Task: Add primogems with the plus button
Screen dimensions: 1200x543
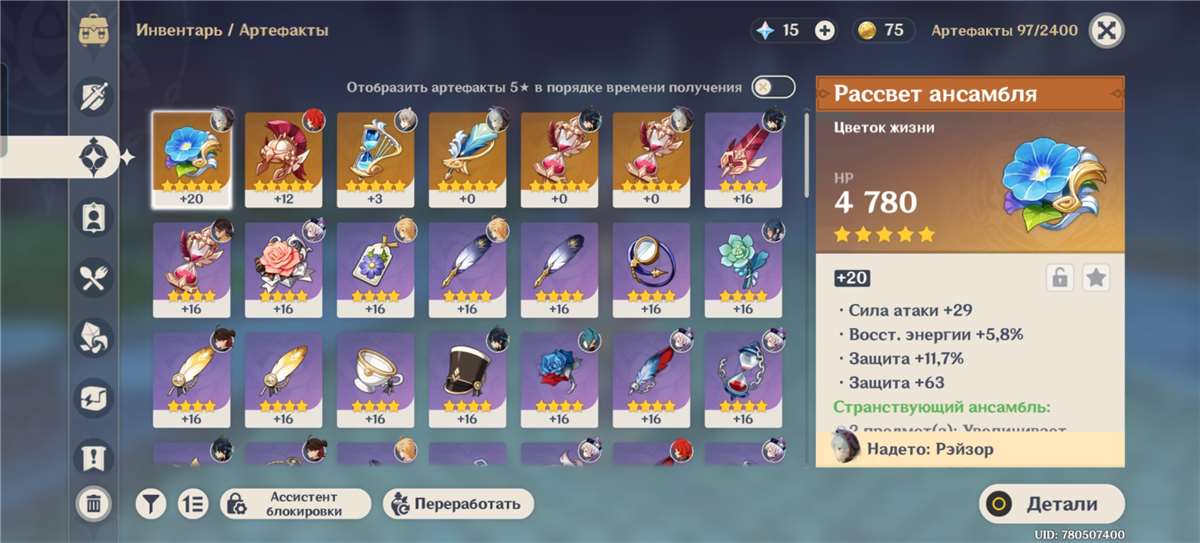Action: (824, 31)
